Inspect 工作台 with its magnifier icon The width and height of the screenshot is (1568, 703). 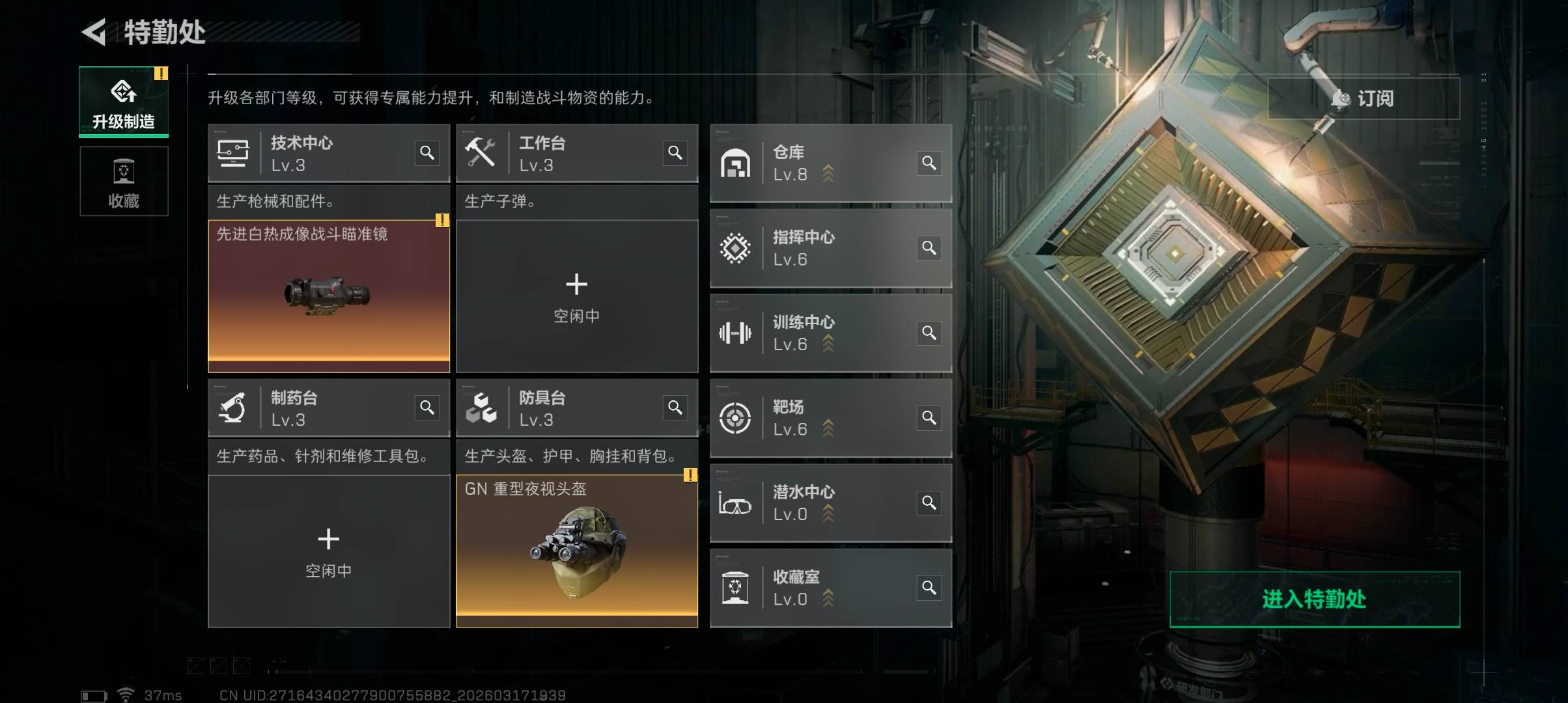675,153
